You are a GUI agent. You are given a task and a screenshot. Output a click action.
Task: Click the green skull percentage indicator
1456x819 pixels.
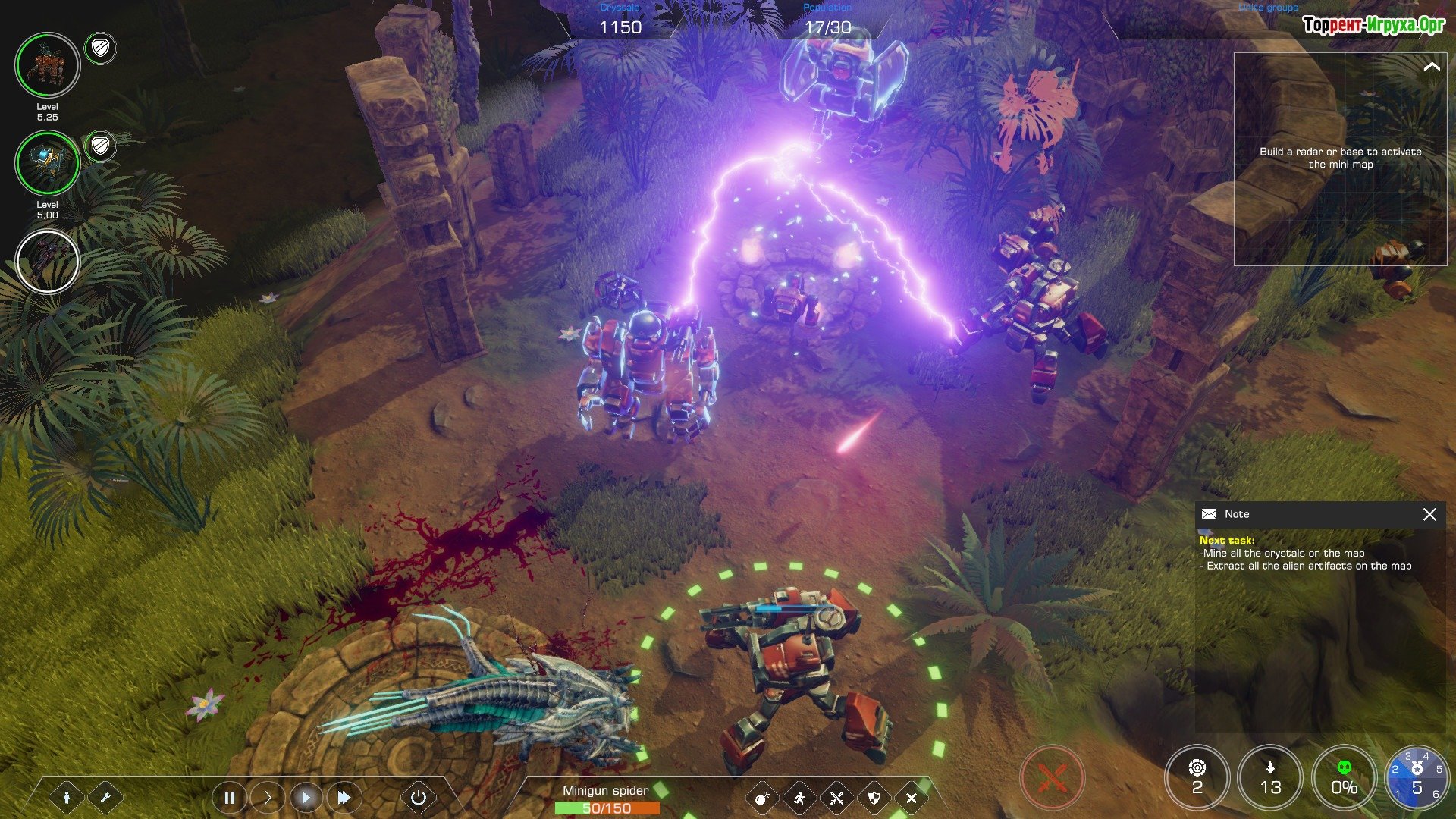pyautogui.click(x=1344, y=778)
